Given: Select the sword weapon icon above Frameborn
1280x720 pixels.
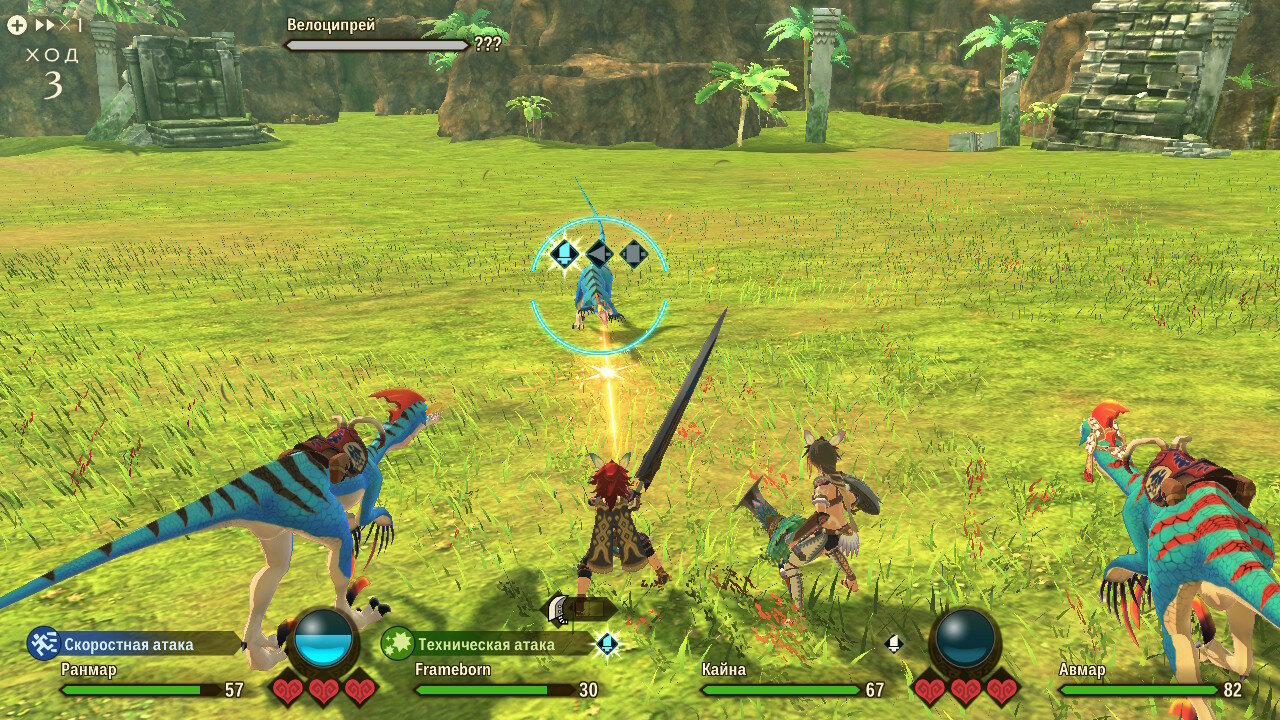Looking at the screenshot, I should [558, 610].
